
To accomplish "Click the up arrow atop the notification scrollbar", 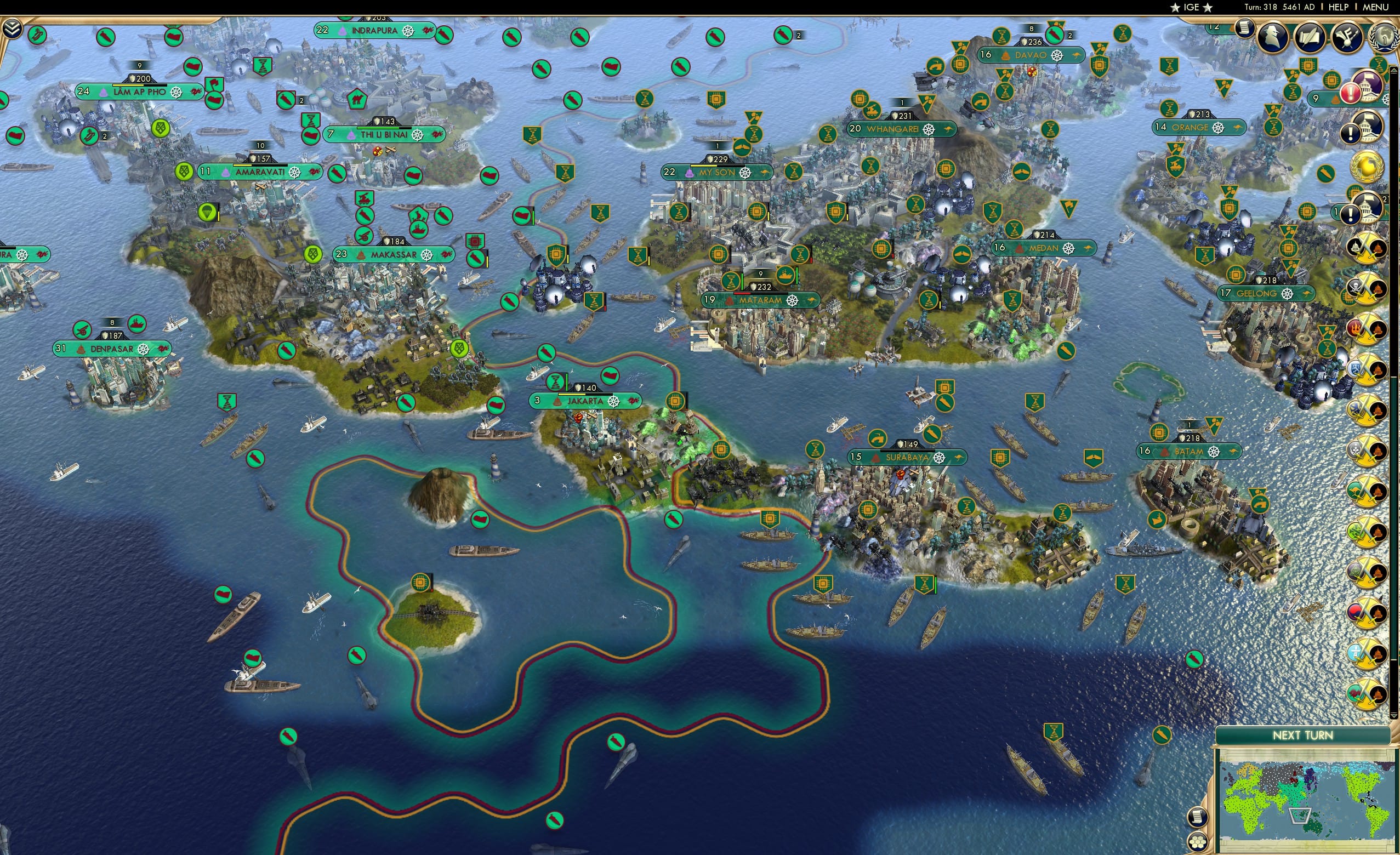I will point(1394,69).
